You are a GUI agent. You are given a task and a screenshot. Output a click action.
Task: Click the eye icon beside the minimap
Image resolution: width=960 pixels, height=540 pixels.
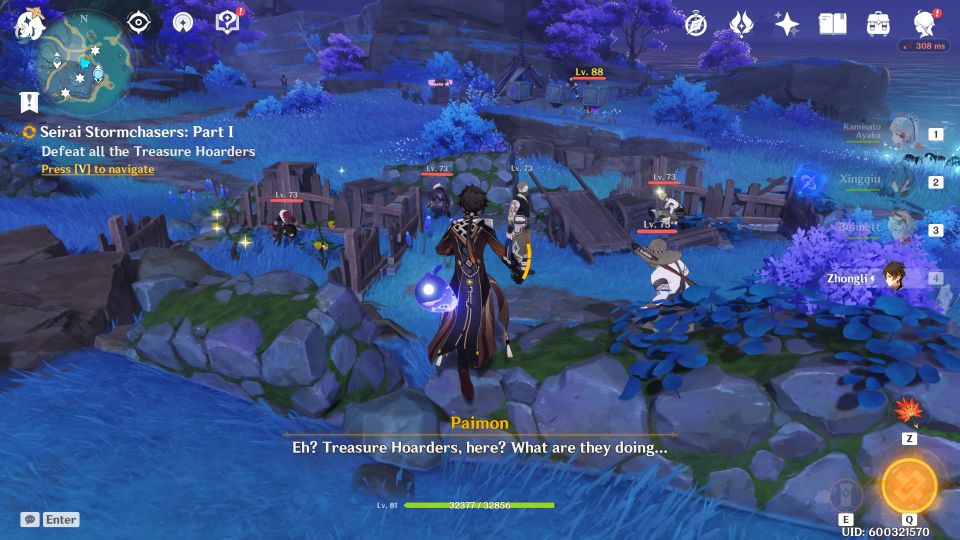click(139, 23)
